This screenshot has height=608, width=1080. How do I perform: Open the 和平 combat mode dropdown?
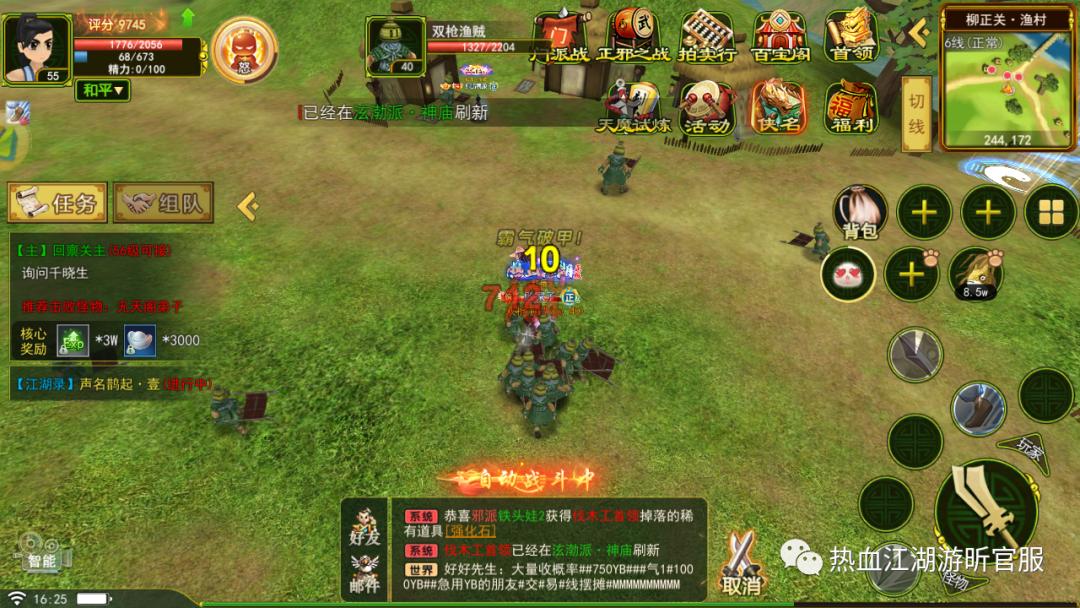(104, 90)
